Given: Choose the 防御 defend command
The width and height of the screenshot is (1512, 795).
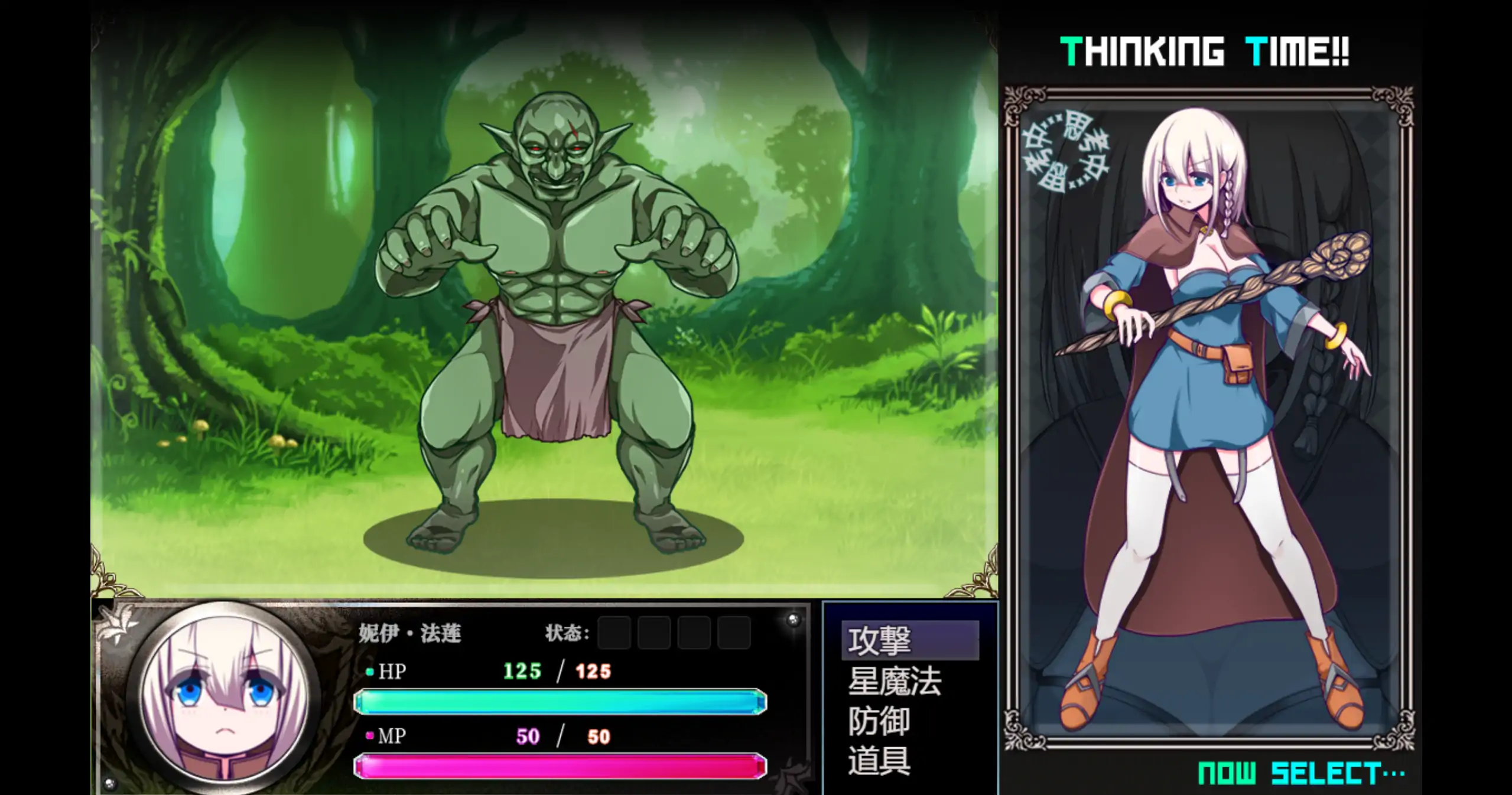Looking at the screenshot, I should click(x=879, y=722).
